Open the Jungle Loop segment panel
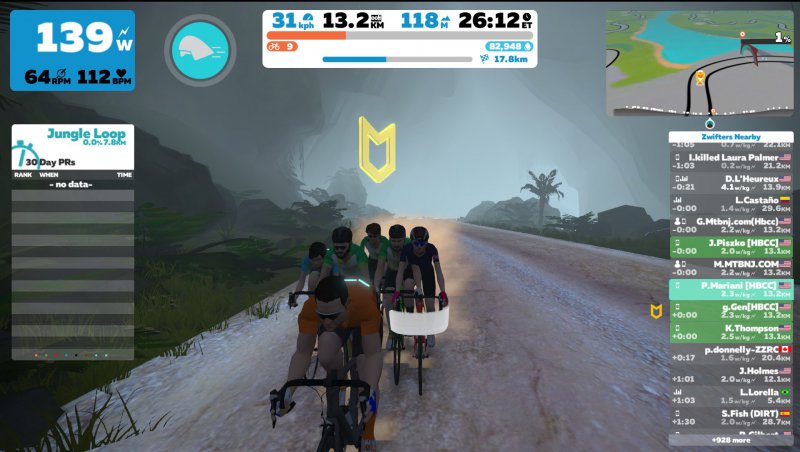This screenshot has height=452, width=800. pyautogui.click(x=73, y=145)
